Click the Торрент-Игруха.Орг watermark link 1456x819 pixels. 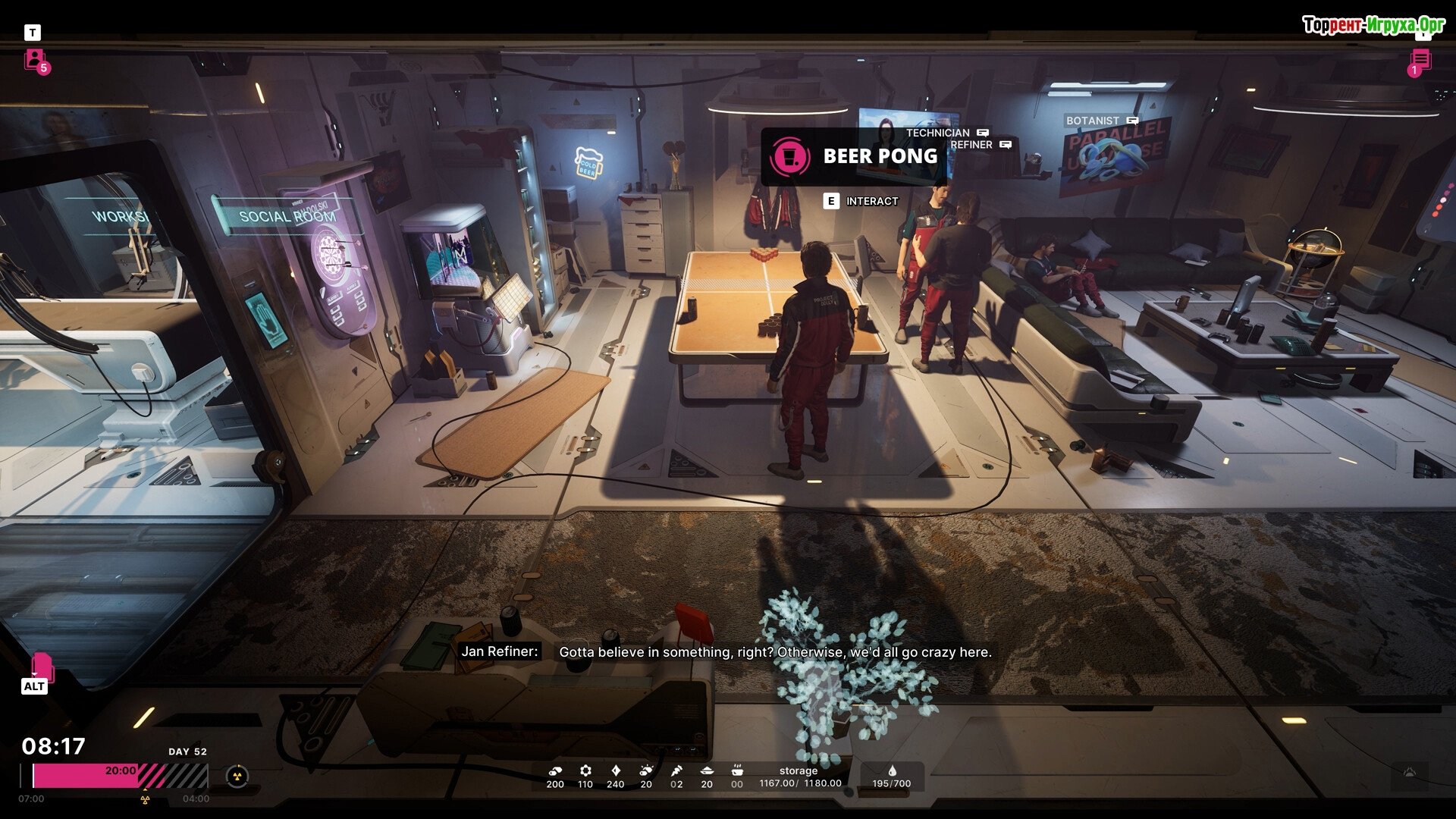point(1373,25)
